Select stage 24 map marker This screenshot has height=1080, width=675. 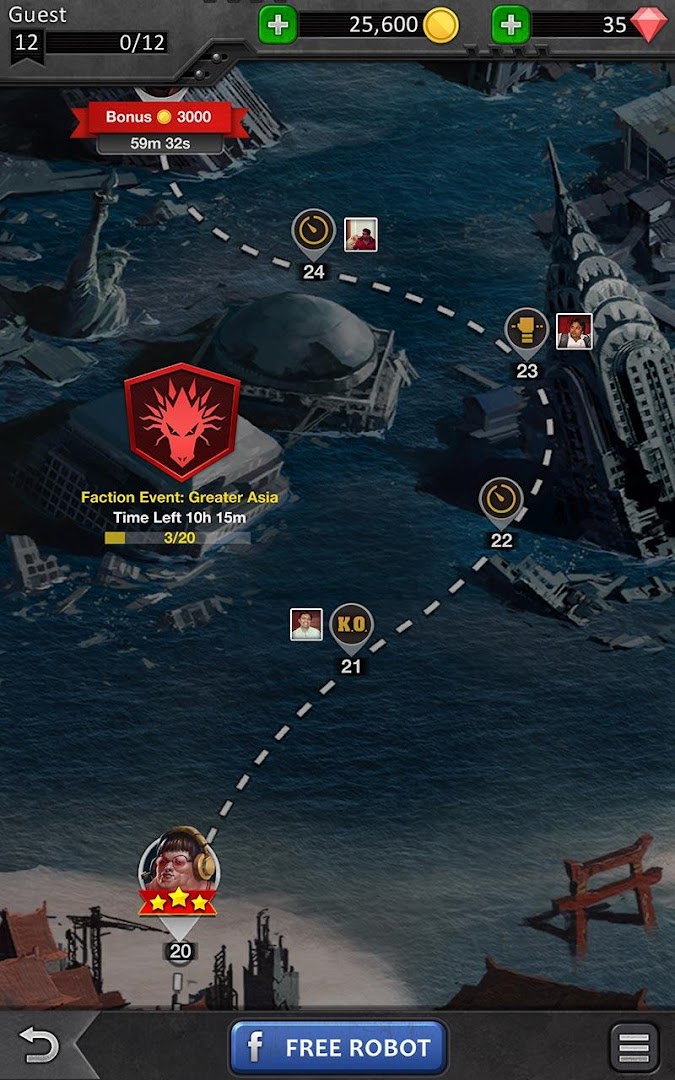point(314,231)
